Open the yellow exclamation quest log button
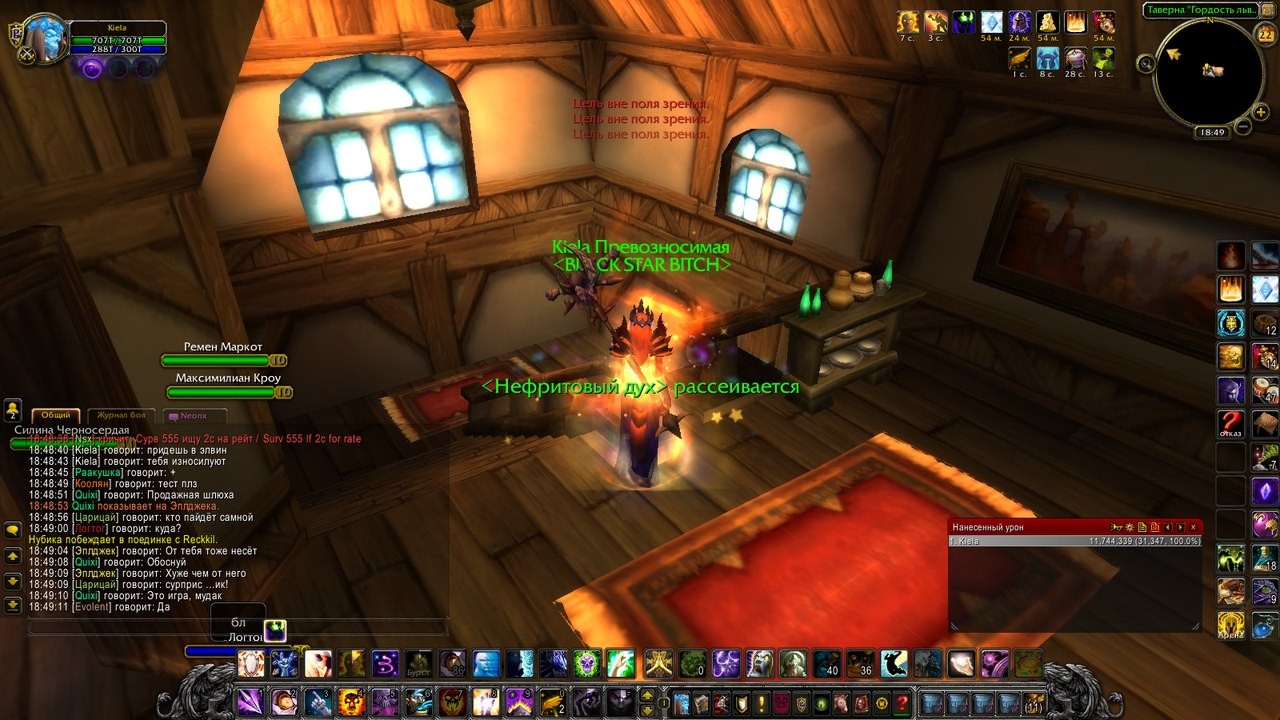This screenshot has height=720, width=1280. [x=760, y=702]
